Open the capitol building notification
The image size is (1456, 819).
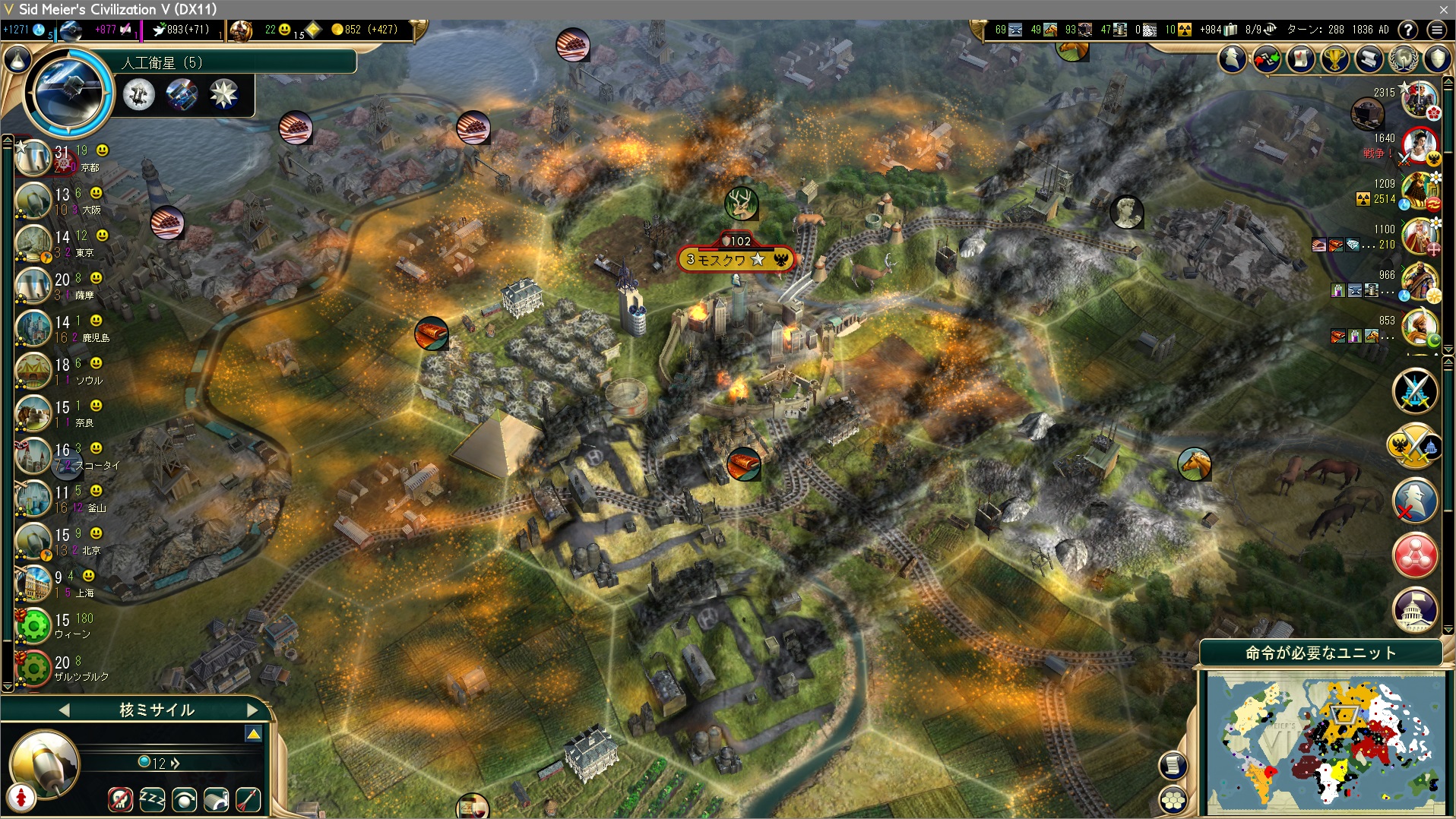pyautogui.click(x=1415, y=608)
